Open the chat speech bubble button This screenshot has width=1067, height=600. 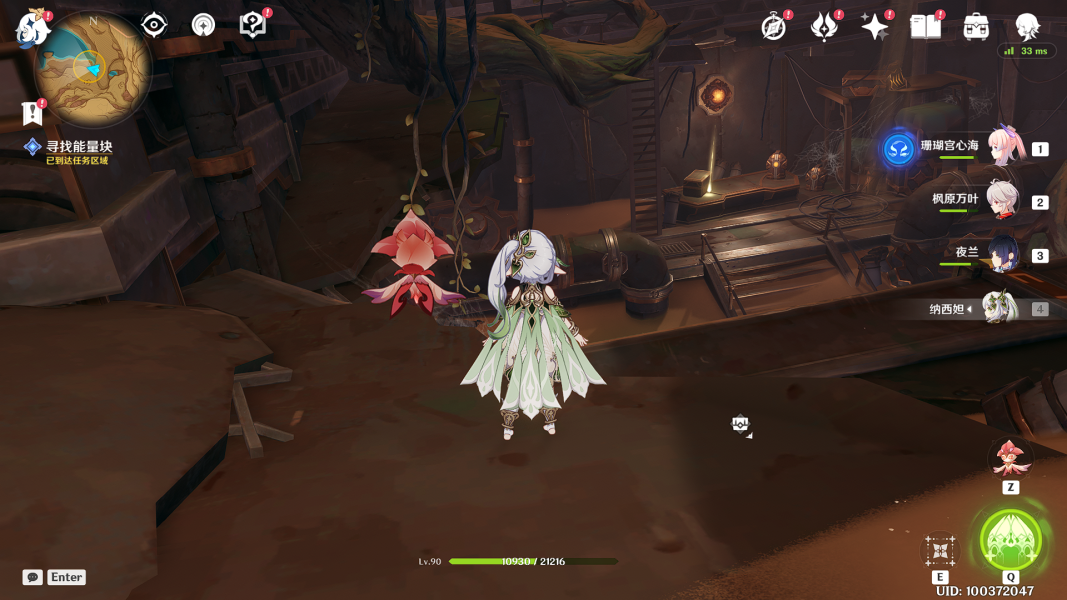(33, 577)
